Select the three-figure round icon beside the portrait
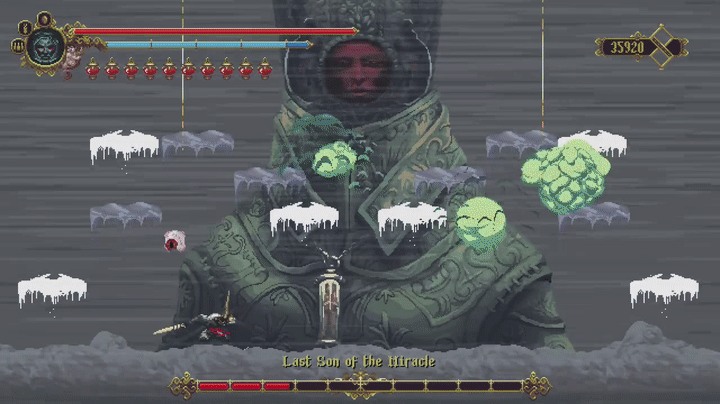 coord(18,45)
